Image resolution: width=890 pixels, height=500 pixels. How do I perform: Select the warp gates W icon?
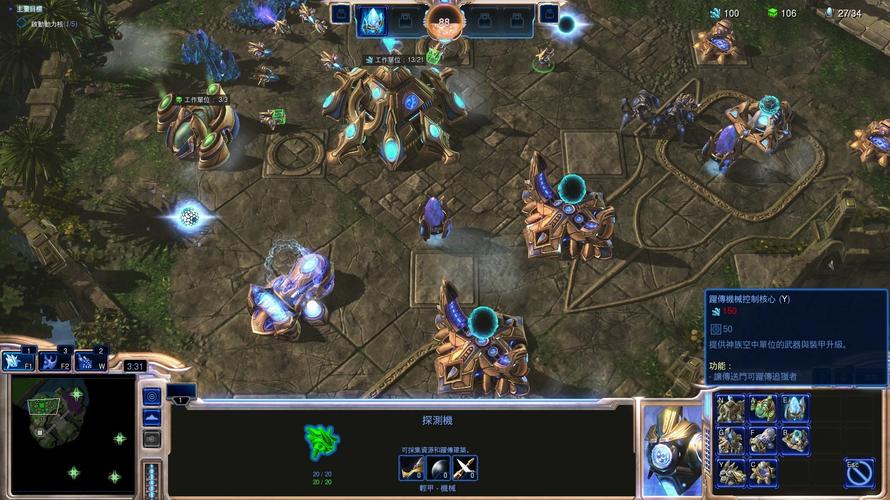pos(88,362)
